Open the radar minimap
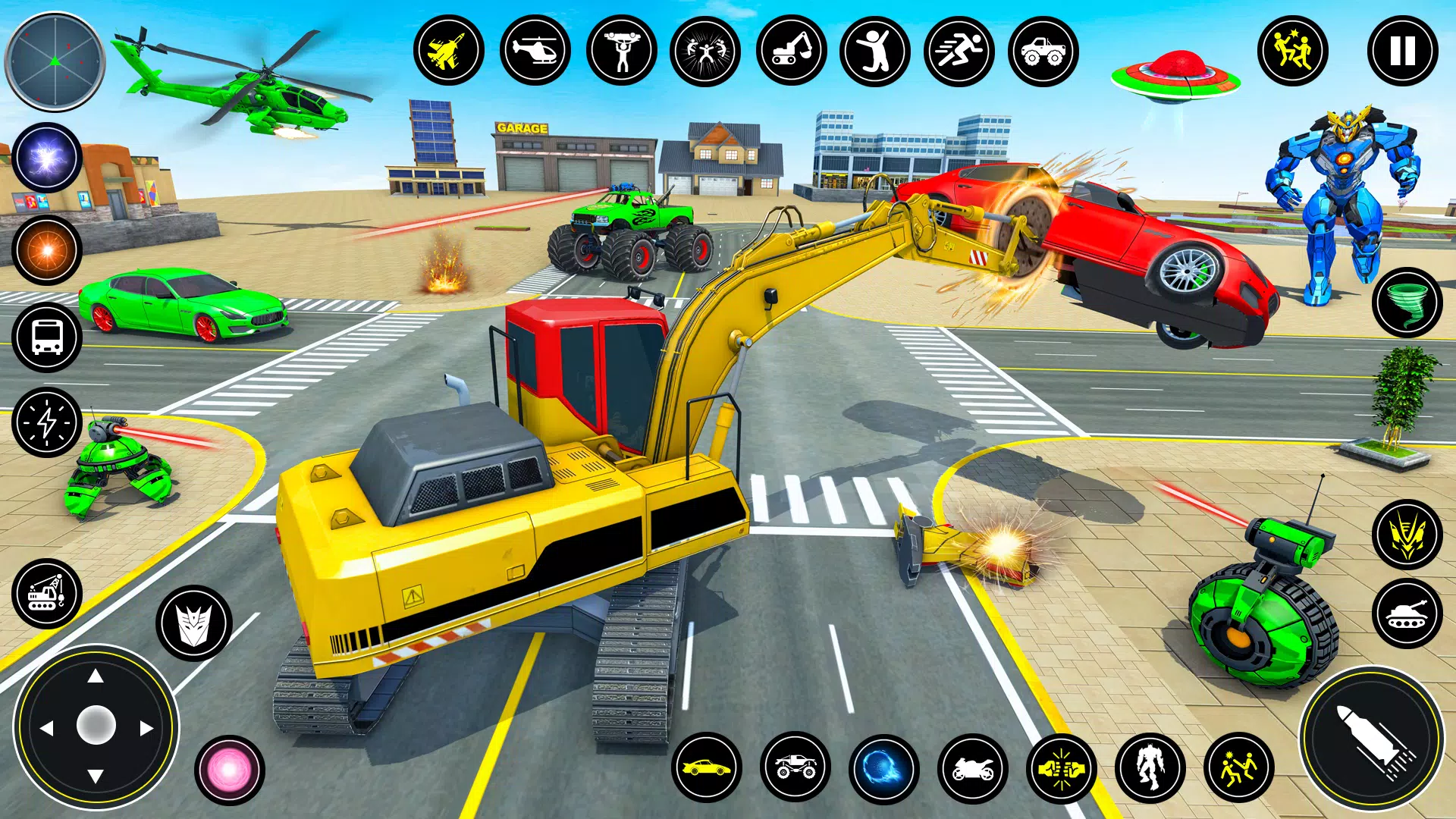The image size is (1456, 819). pyautogui.click(x=55, y=62)
